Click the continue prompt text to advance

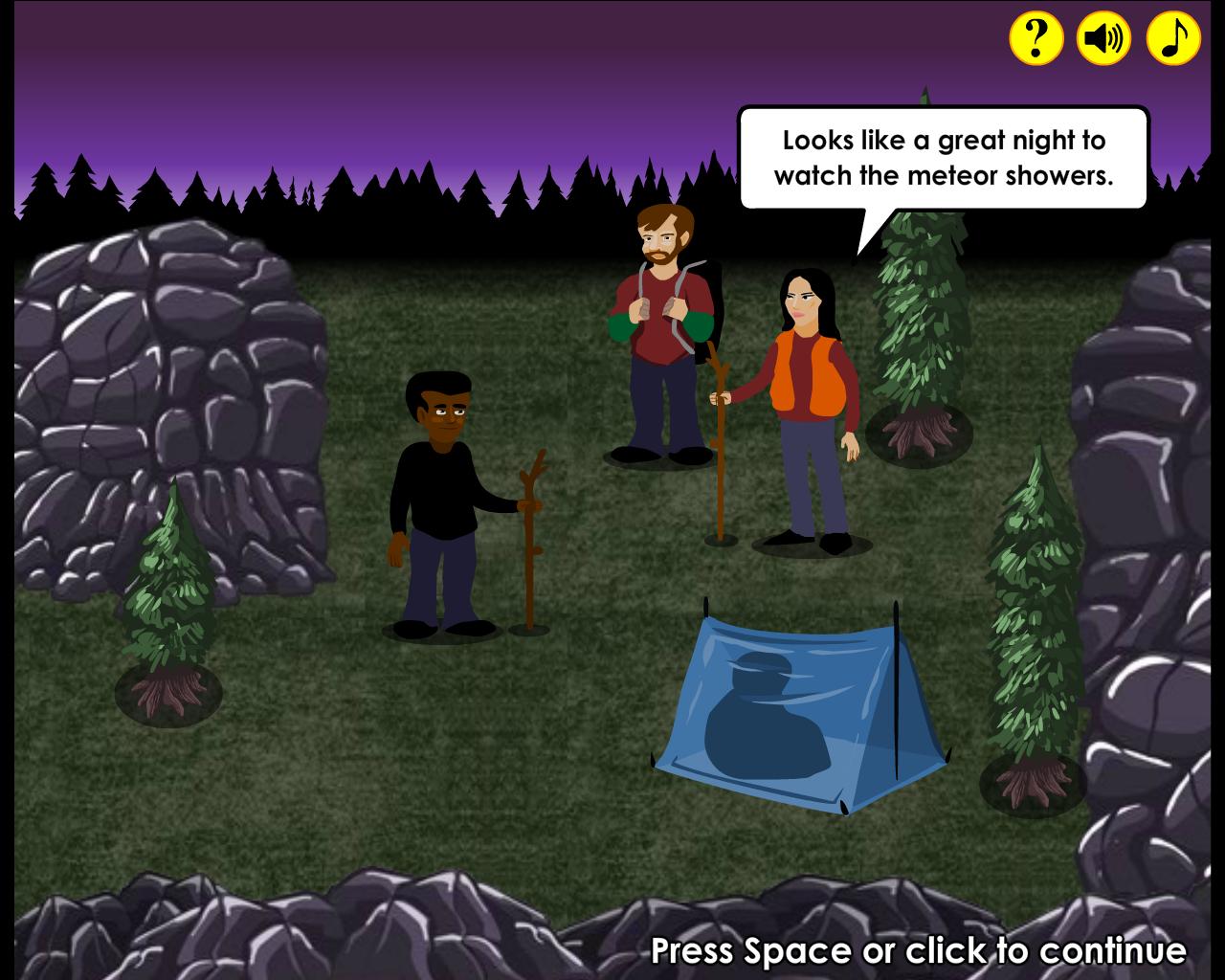pyautogui.click(x=918, y=951)
